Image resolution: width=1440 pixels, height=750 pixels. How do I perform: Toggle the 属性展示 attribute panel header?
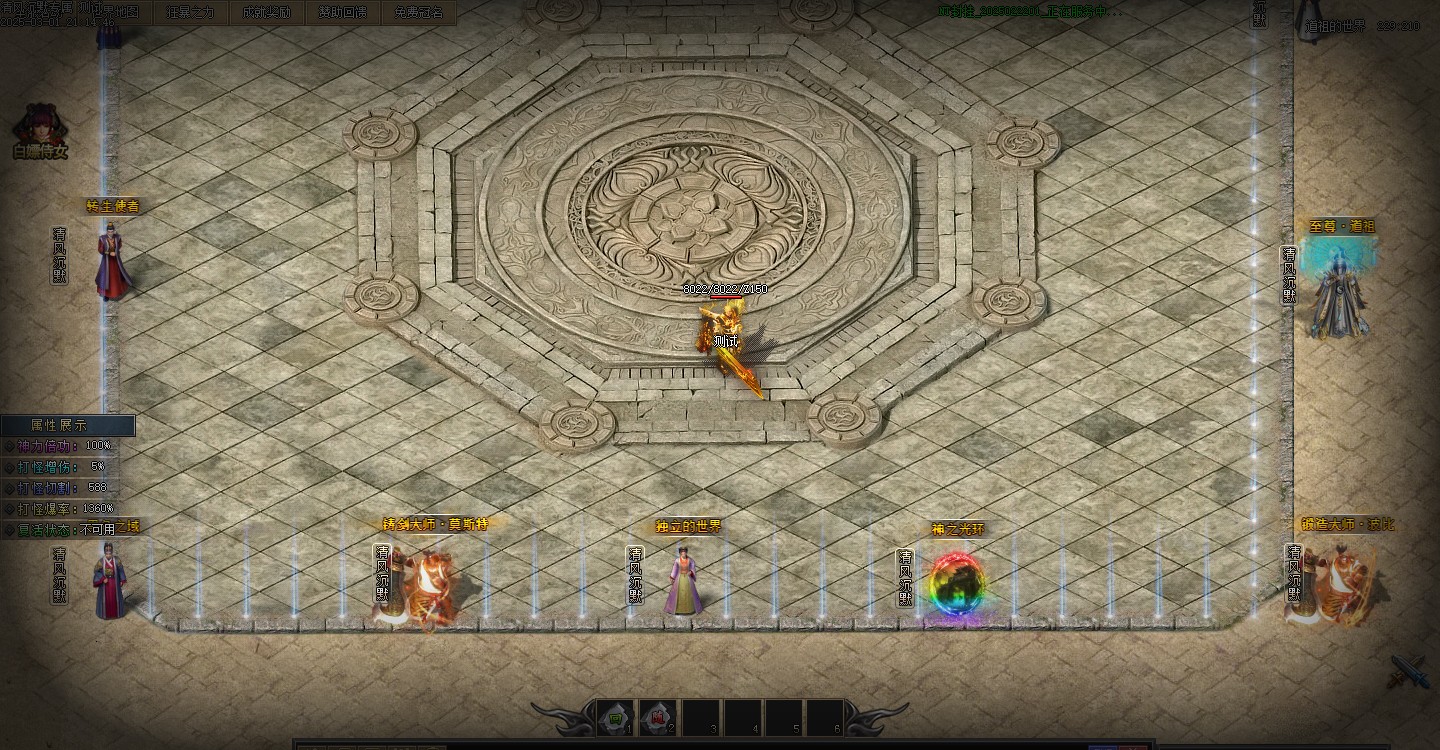click(66, 425)
